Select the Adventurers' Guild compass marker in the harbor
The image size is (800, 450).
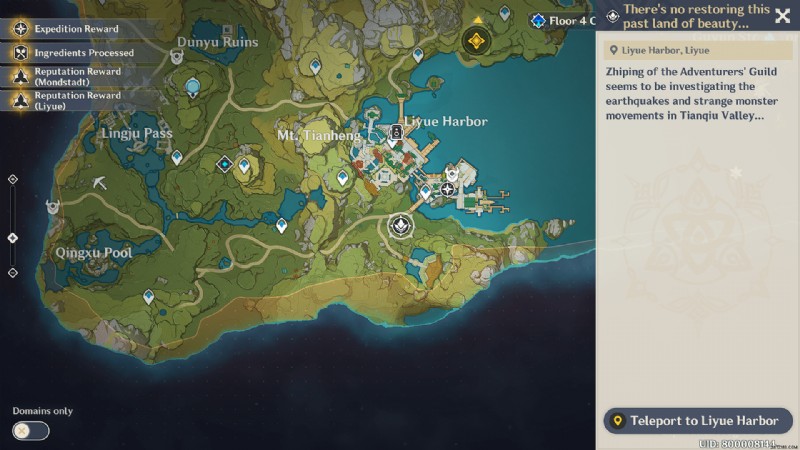[448, 188]
